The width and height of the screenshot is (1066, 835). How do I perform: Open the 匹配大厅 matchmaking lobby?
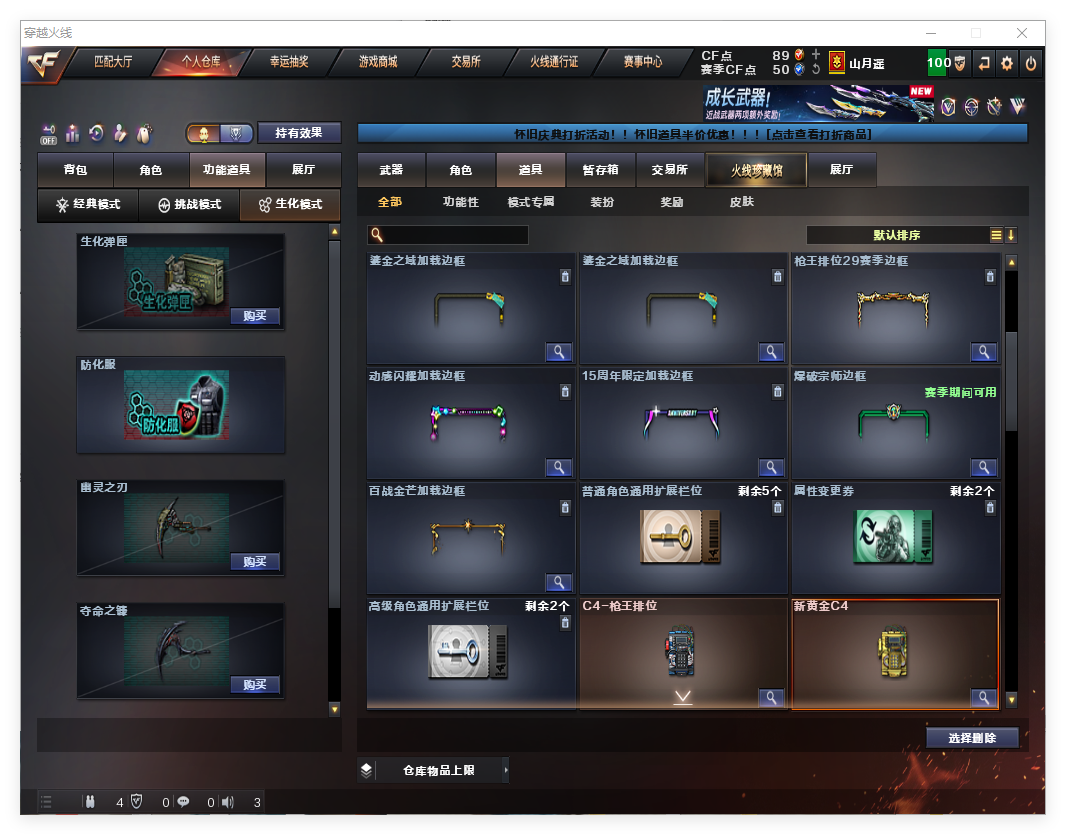point(113,62)
